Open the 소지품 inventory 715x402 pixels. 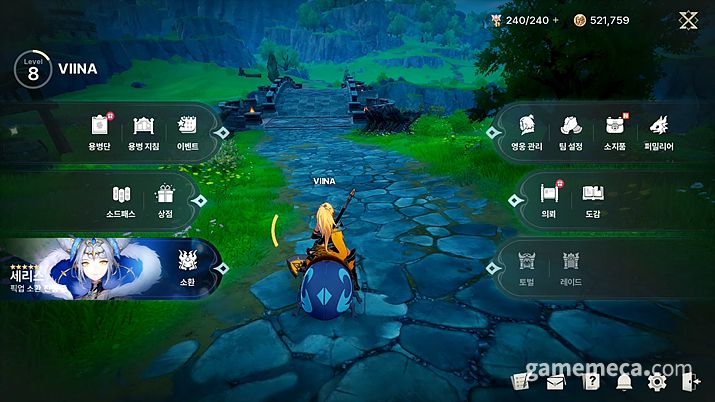(x=615, y=131)
